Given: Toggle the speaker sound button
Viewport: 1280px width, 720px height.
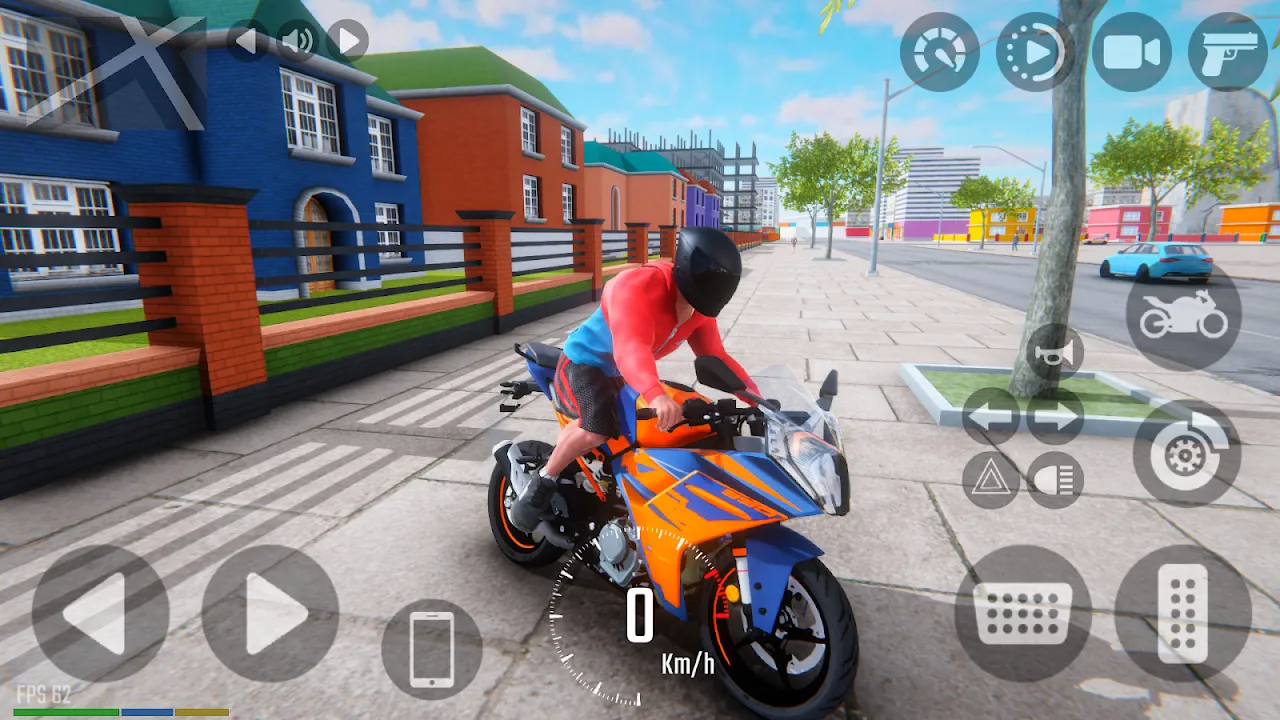Looking at the screenshot, I should [x=296, y=41].
